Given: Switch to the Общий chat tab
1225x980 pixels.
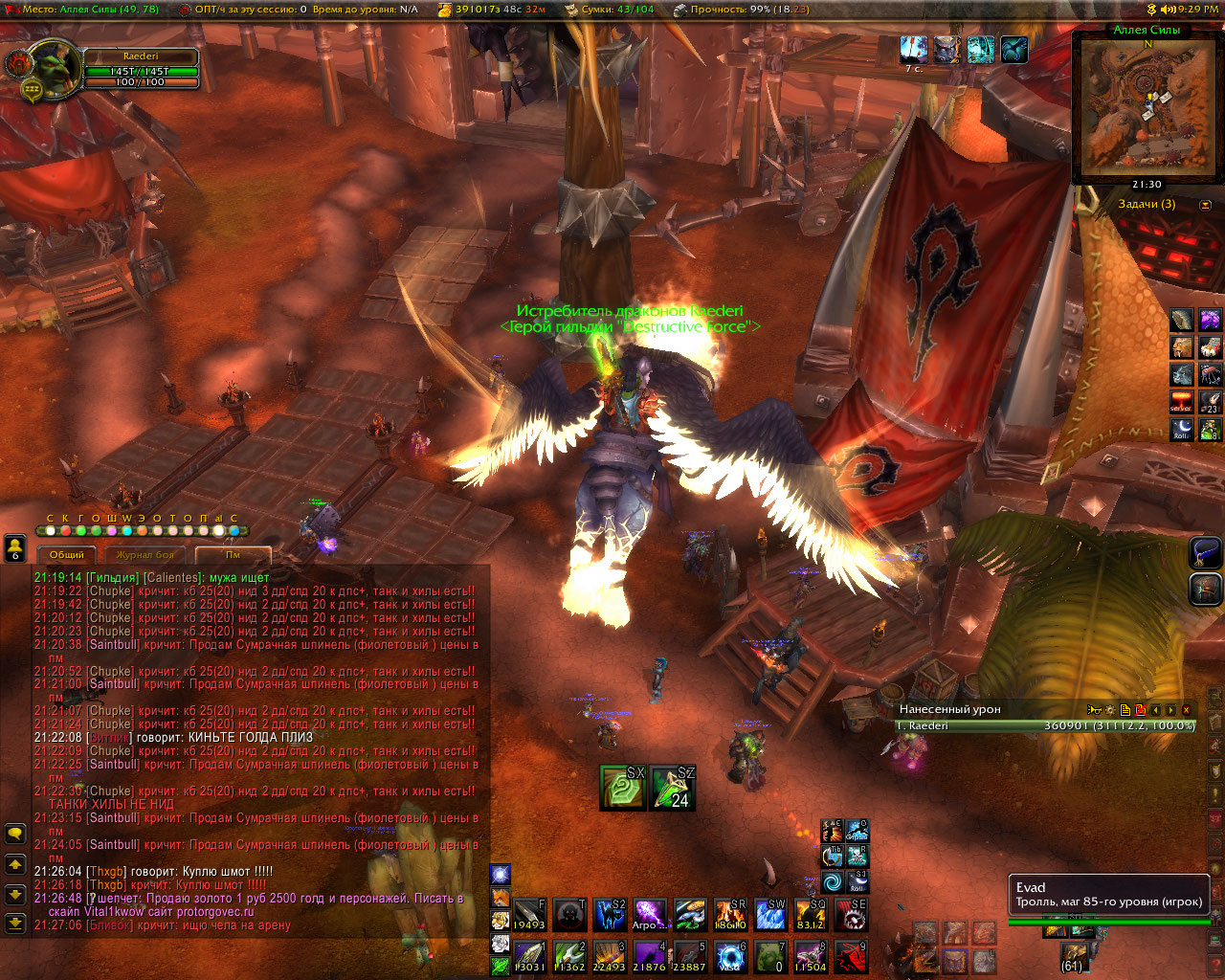Looking at the screenshot, I should coord(67,555).
